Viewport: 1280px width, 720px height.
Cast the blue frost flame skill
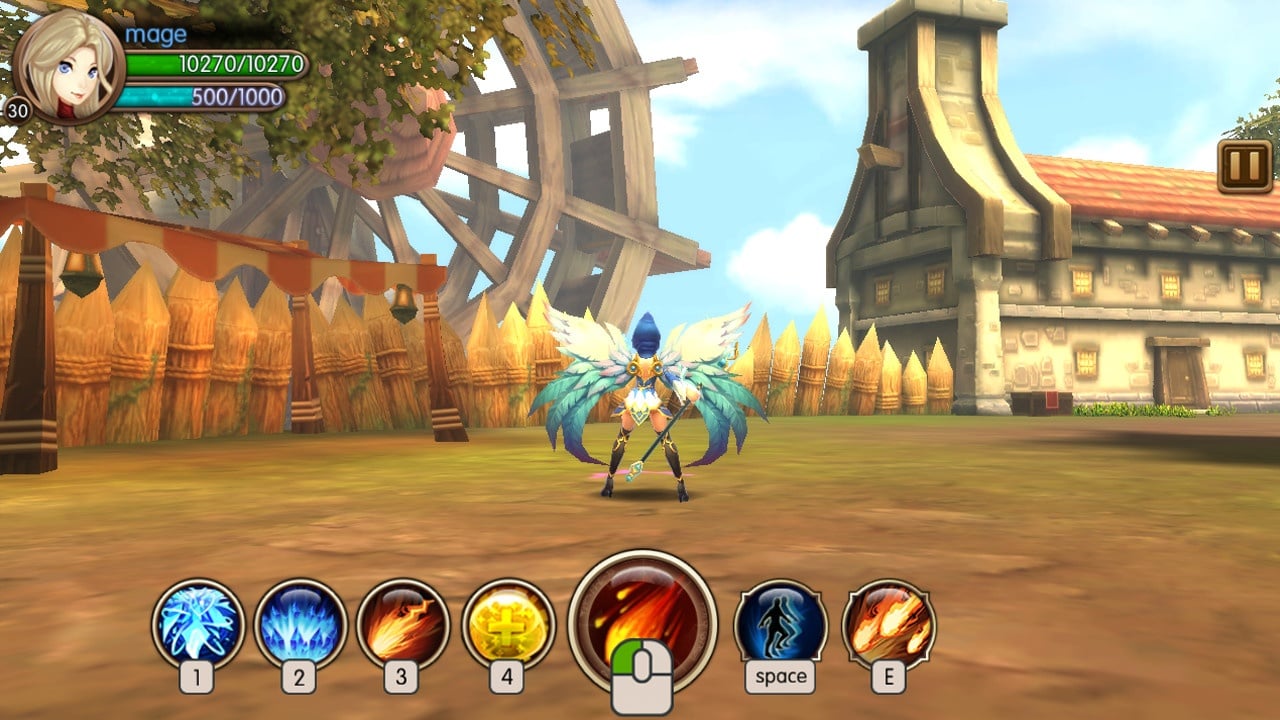point(300,625)
